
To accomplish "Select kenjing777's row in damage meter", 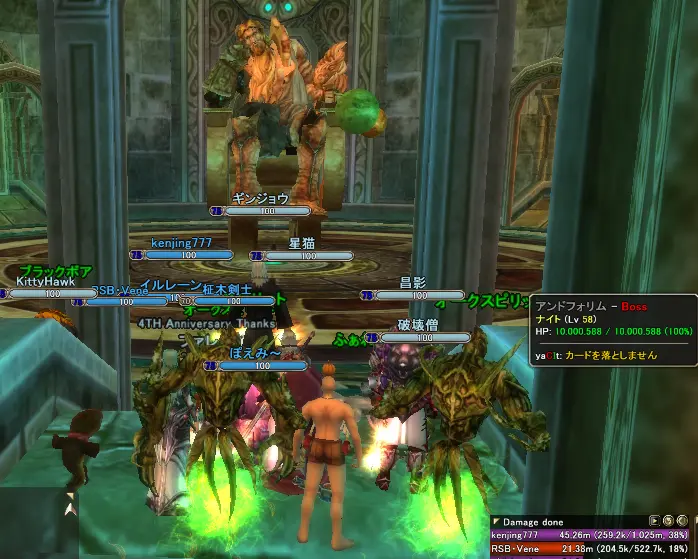I will pyautogui.click(x=588, y=536).
